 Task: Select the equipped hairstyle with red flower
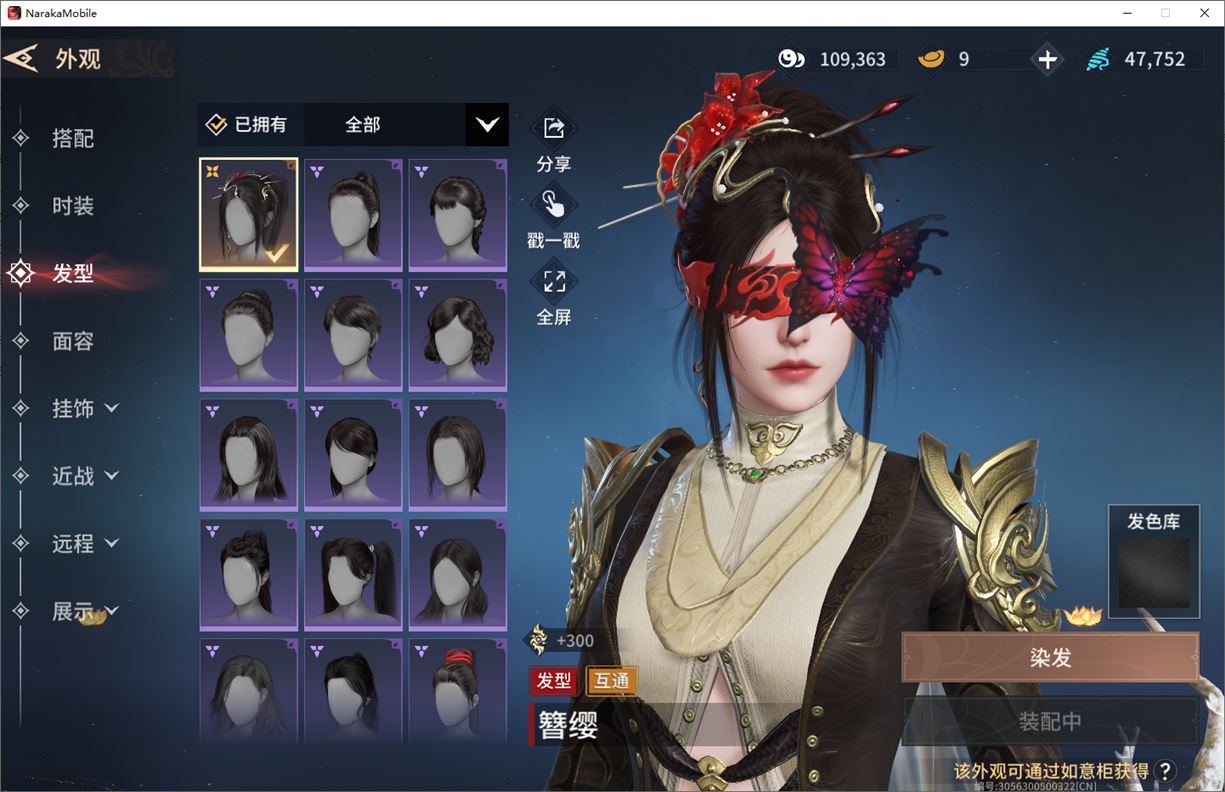pos(249,214)
